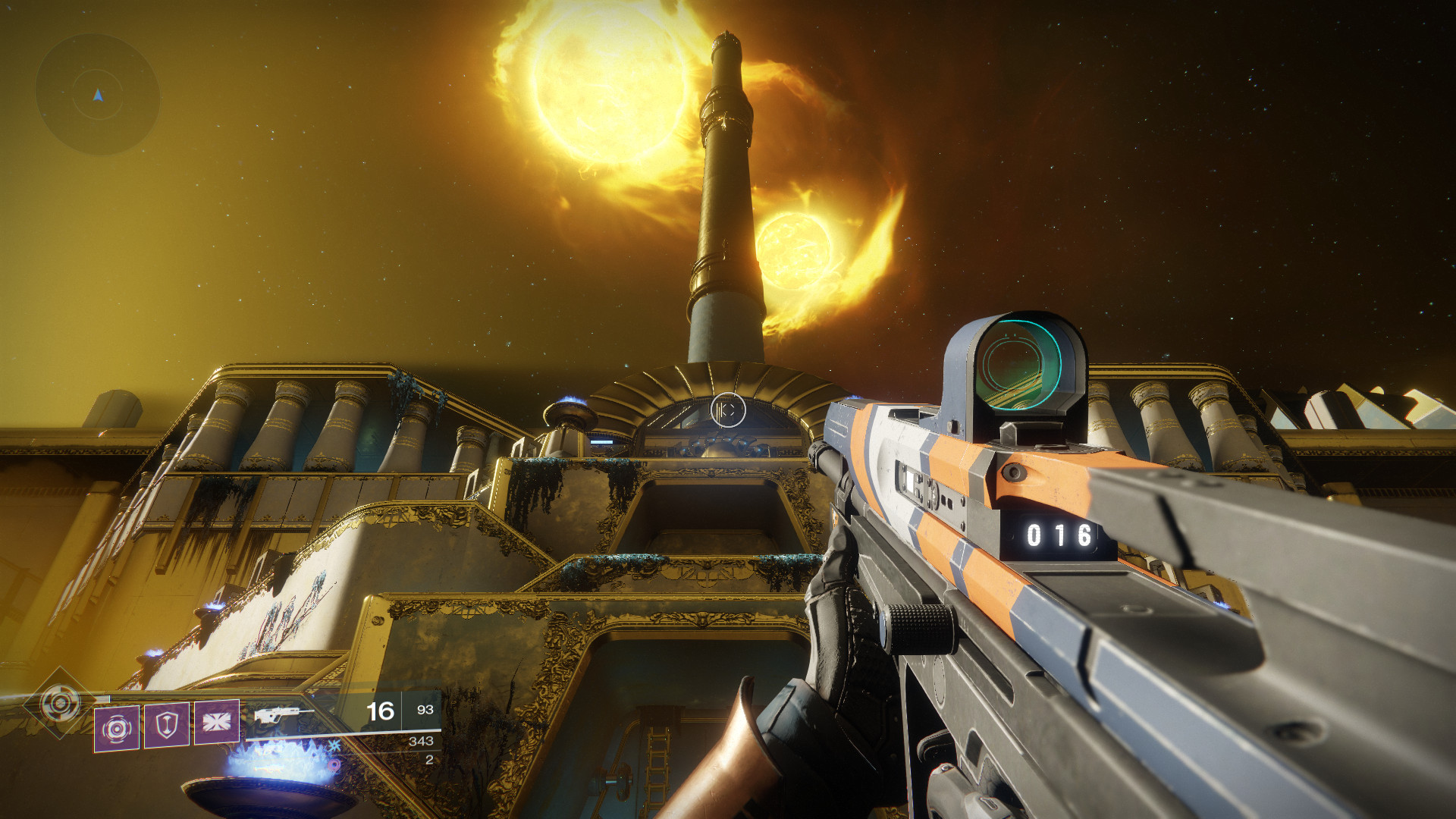
Task: Activate the super ability diamond icon
Action: coord(60,703)
